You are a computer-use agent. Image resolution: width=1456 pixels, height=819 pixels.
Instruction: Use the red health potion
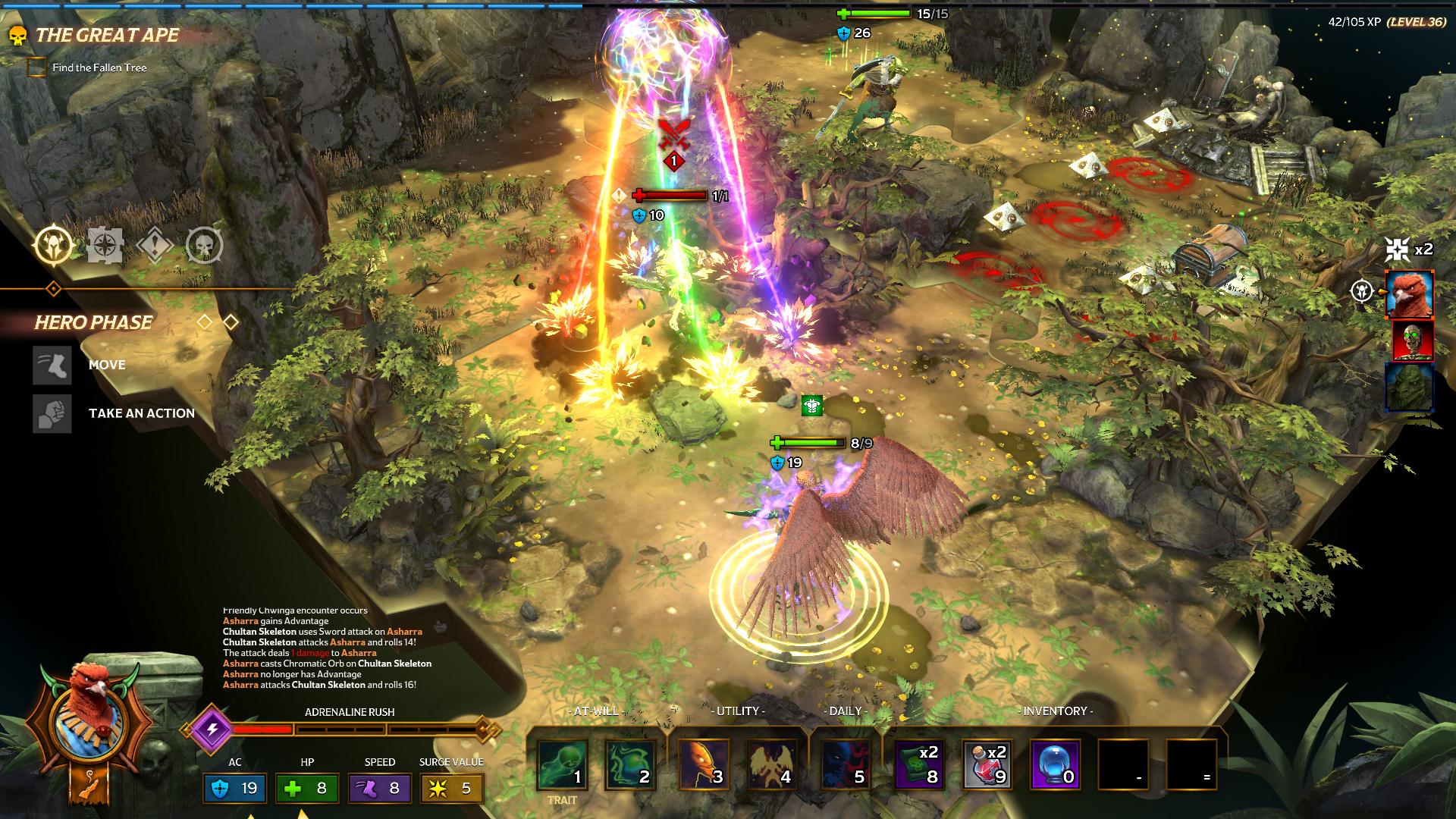coord(987,764)
